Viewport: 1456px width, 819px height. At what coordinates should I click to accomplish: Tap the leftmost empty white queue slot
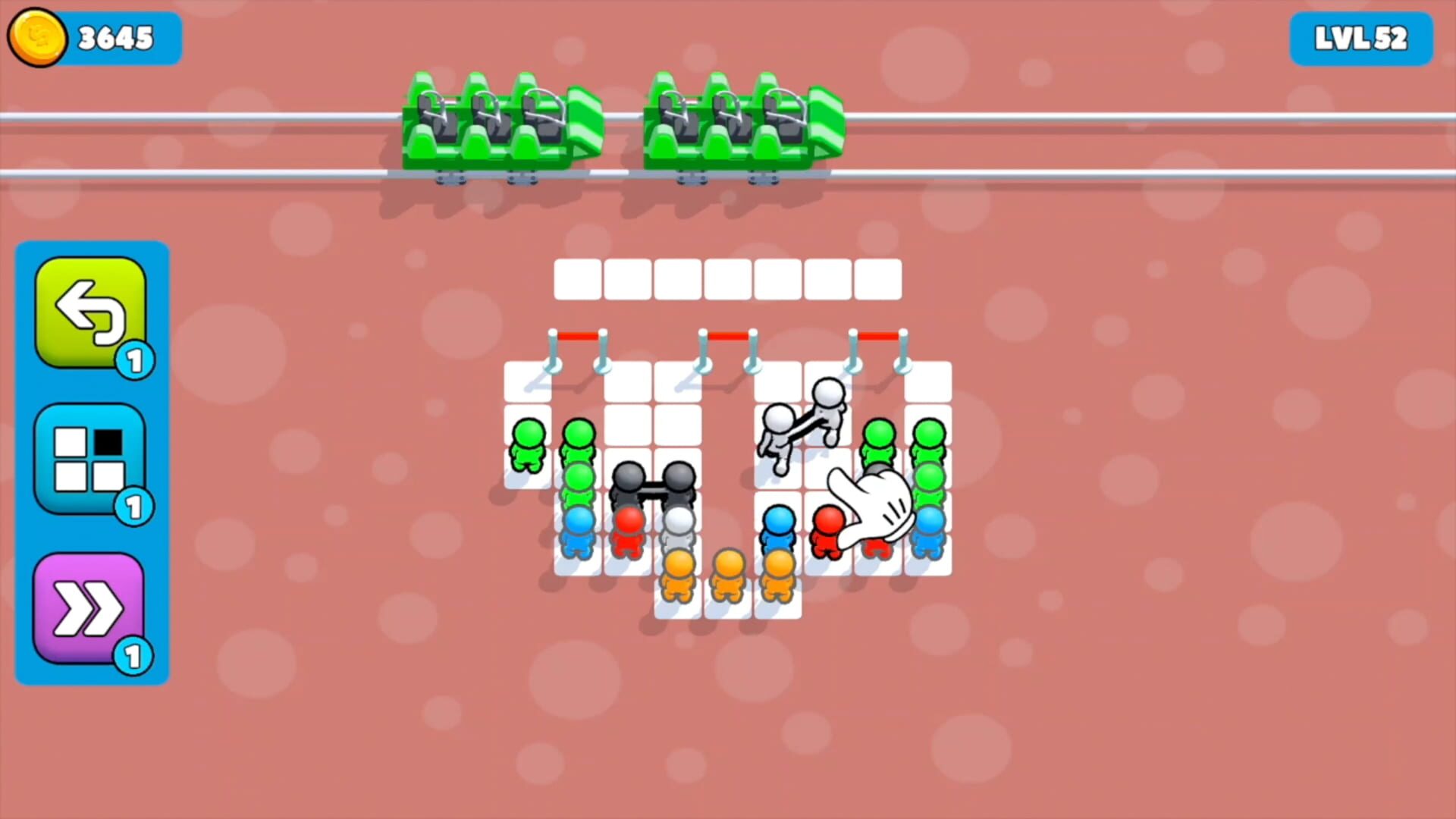click(x=578, y=278)
